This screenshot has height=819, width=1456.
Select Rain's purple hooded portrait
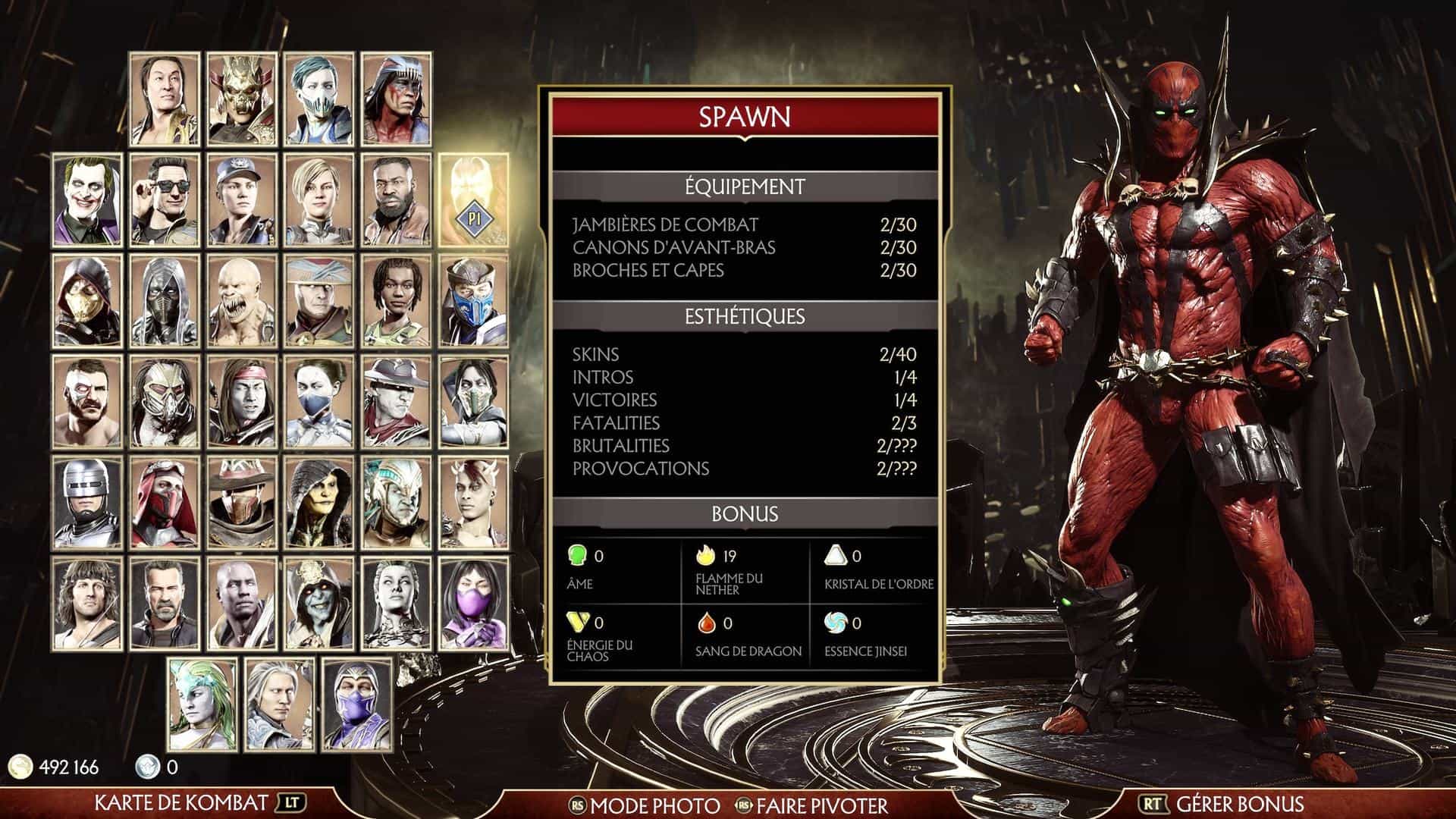pos(357,704)
